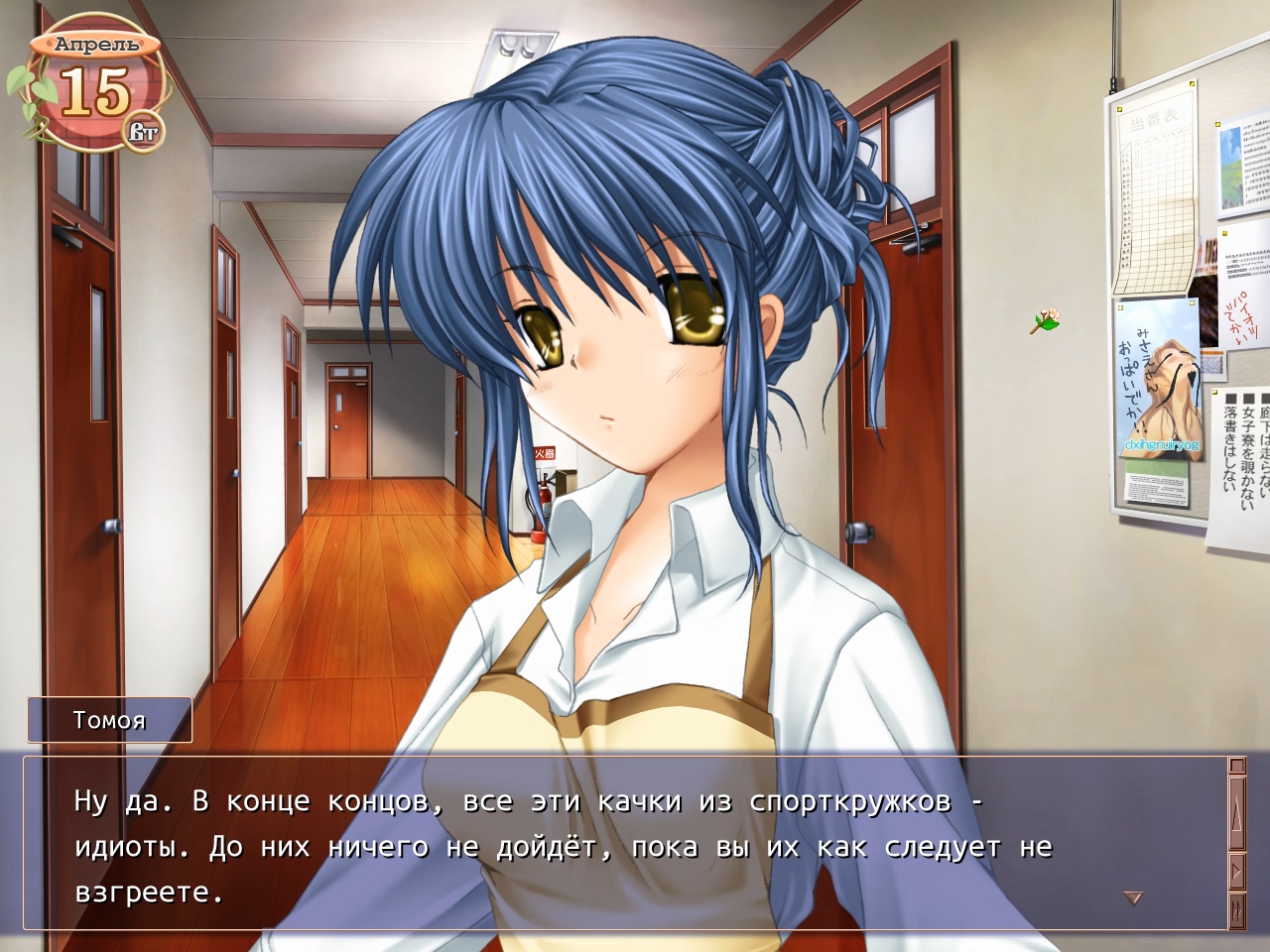Viewport: 1270px width, 952px height.
Task: Open the backlog with the up-arrow button
Action: (x=1236, y=815)
